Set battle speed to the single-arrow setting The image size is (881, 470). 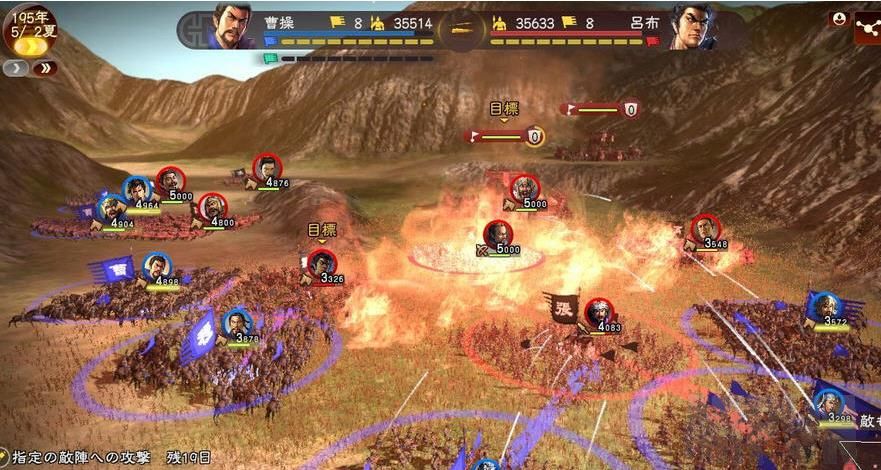17,68
